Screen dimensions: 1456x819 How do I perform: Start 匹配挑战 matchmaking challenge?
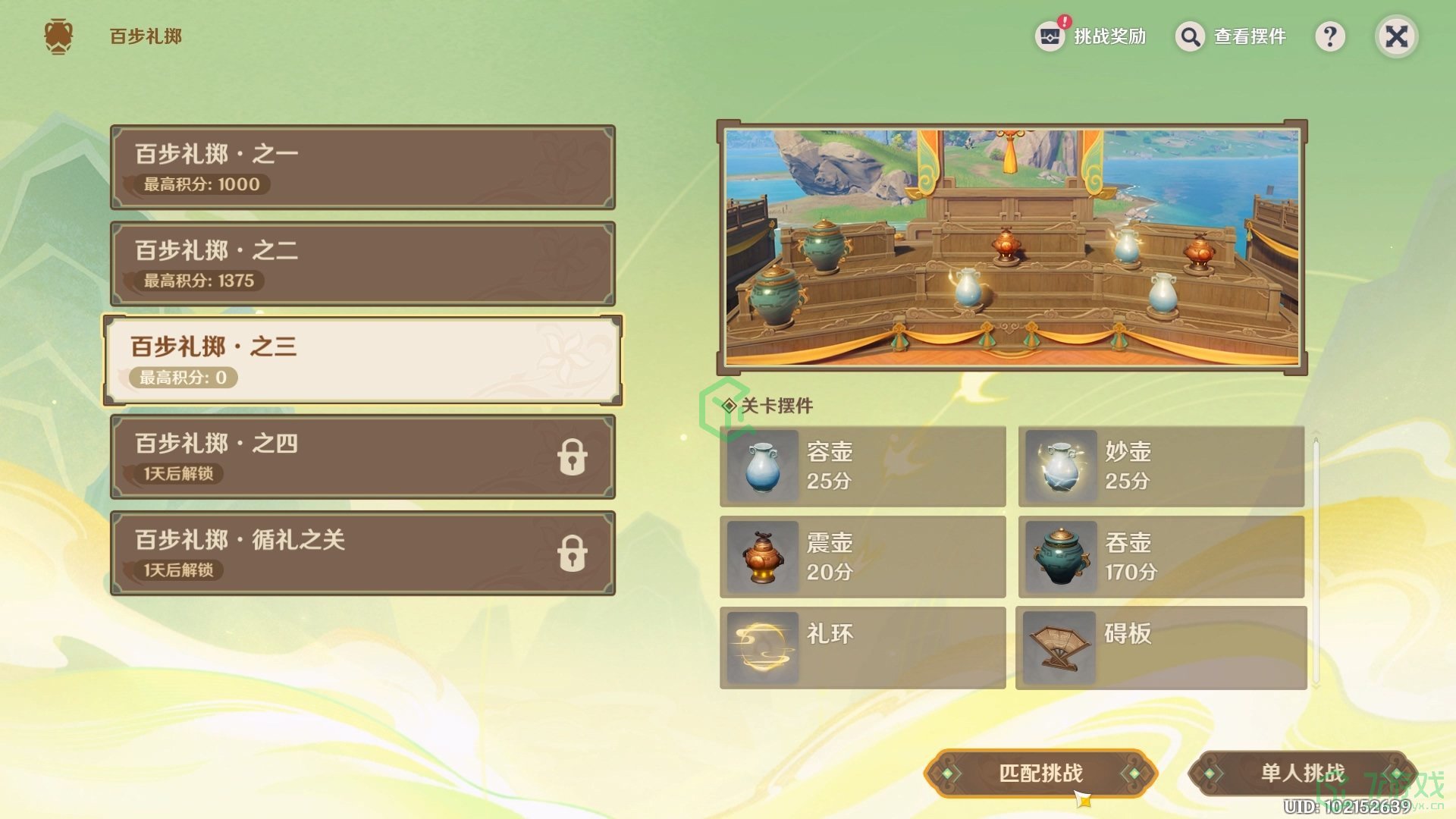point(1040,773)
